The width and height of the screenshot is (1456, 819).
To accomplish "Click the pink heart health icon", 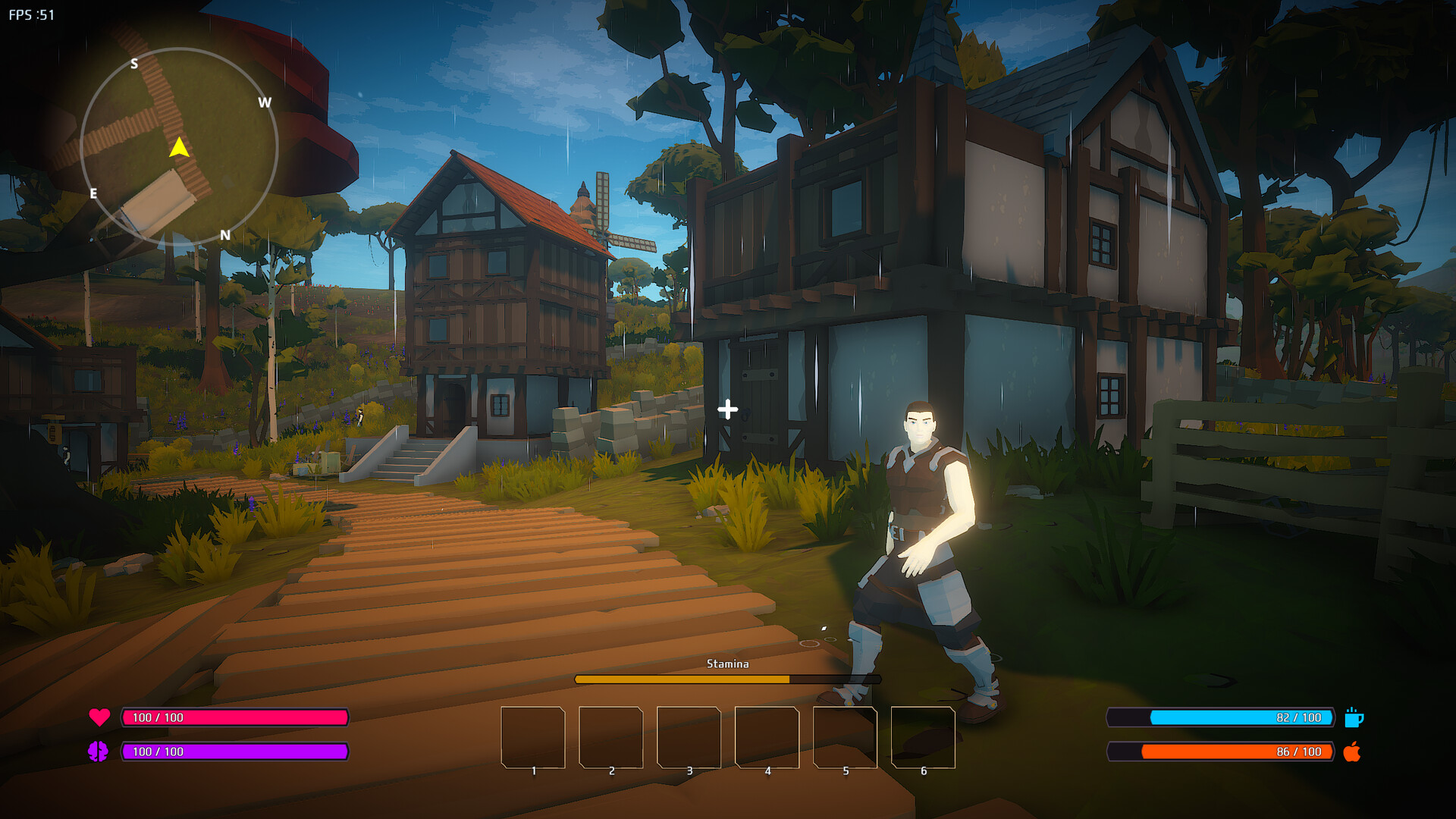I will pyautogui.click(x=101, y=716).
